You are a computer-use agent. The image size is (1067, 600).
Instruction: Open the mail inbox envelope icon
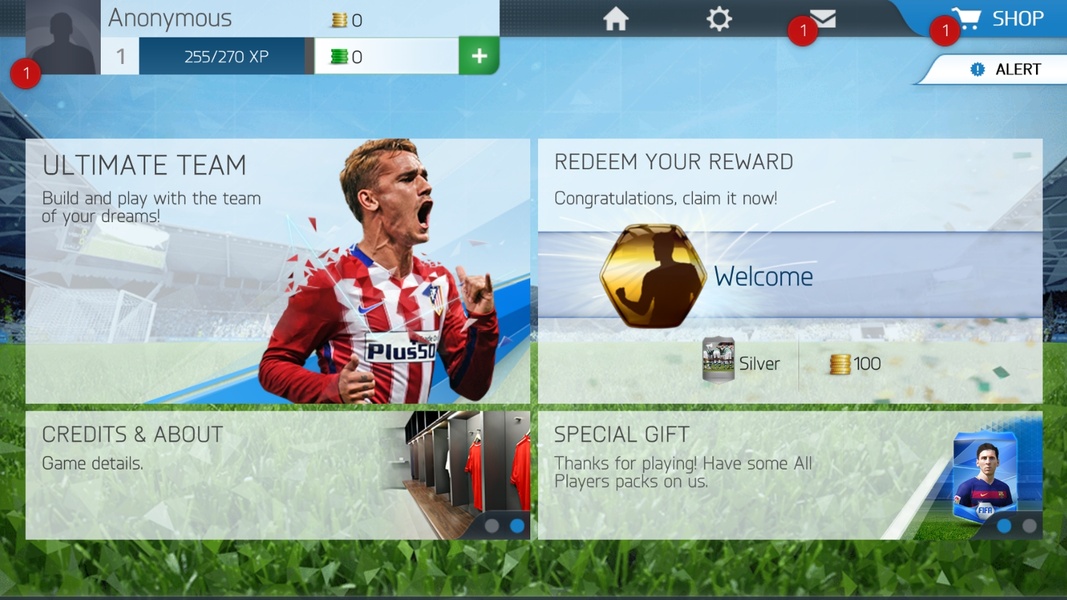click(x=822, y=19)
